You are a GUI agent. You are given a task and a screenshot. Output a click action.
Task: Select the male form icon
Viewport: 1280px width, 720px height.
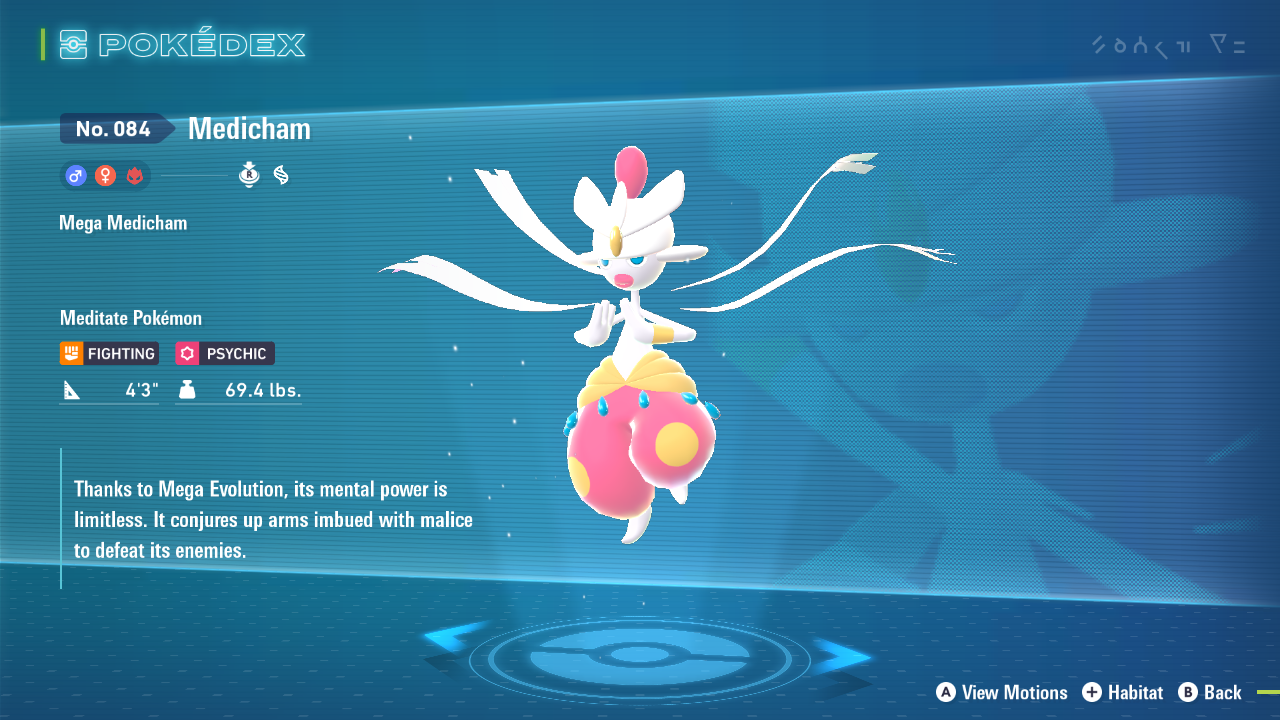pyautogui.click(x=75, y=176)
